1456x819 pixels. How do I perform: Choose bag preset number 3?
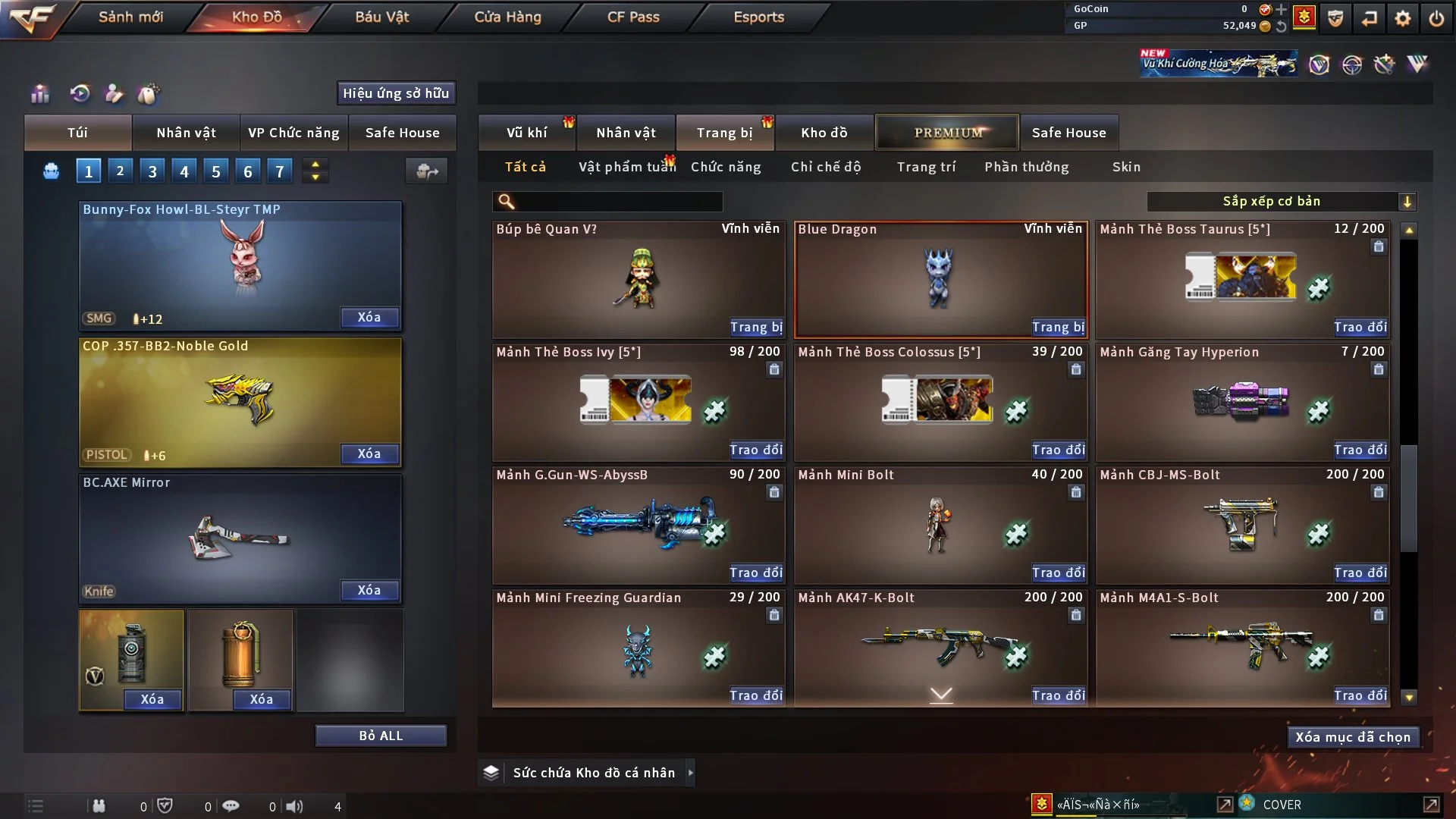point(152,171)
